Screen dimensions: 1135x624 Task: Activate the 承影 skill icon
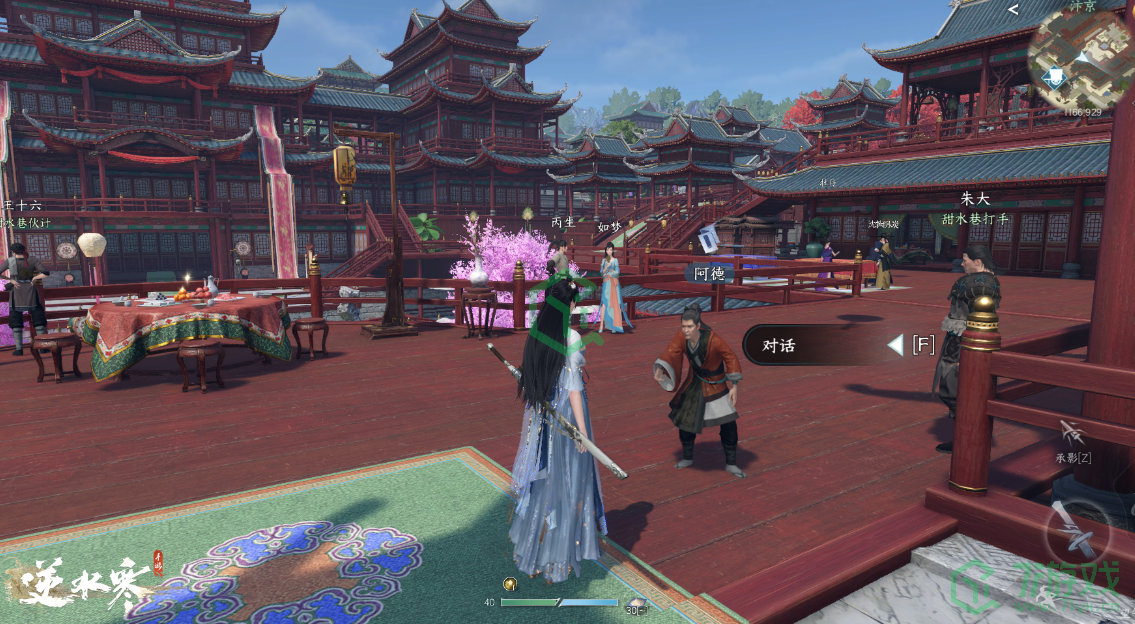[x=1073, y=434]
